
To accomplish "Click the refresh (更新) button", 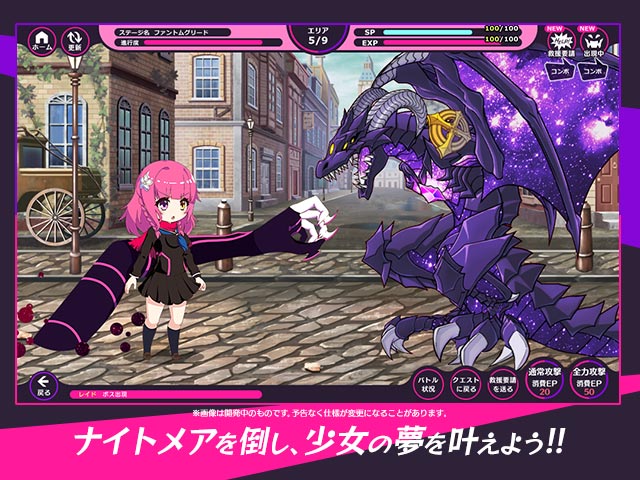I will (x=74, y=41).
